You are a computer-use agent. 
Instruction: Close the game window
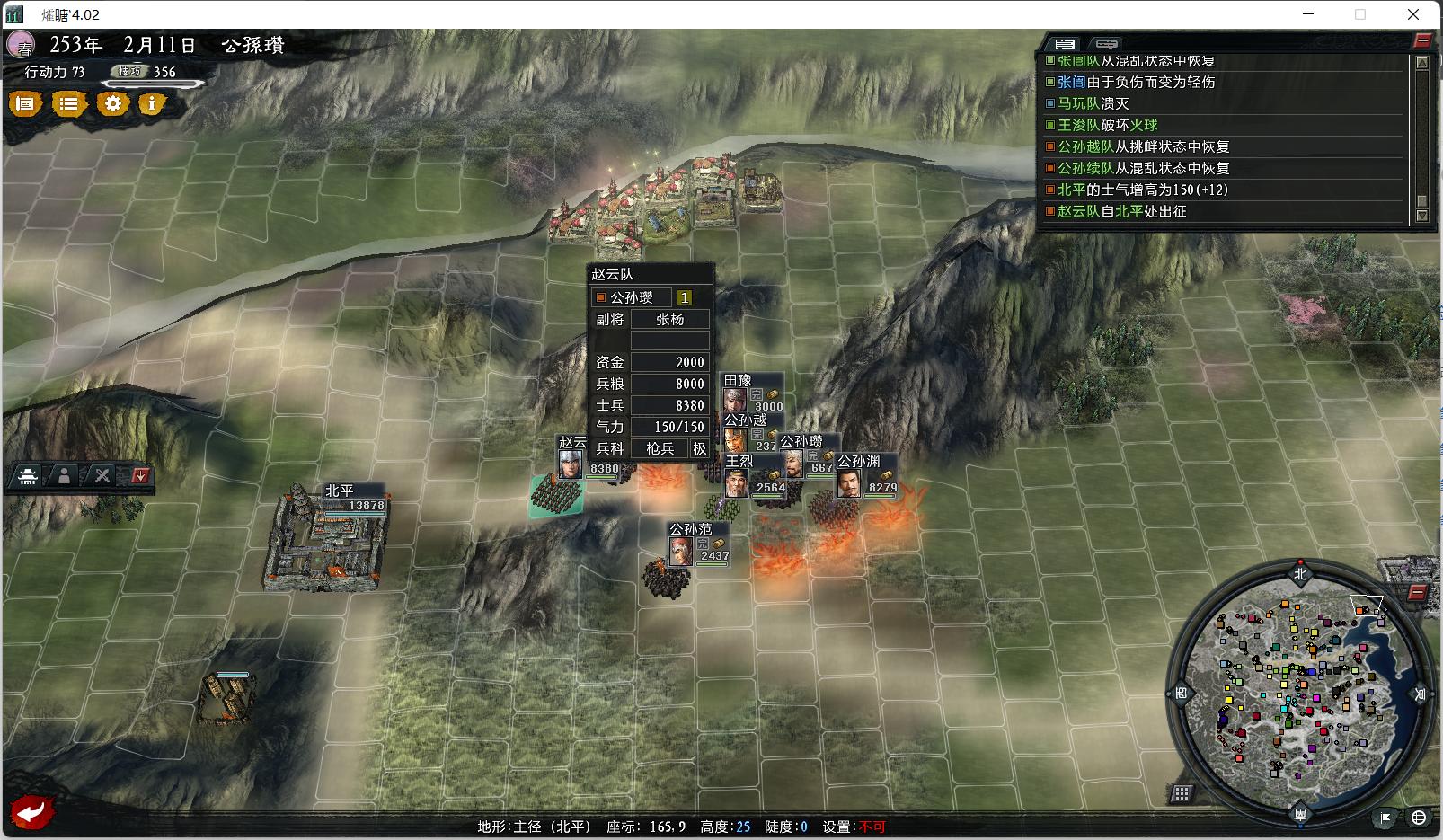coord(1413,14)
